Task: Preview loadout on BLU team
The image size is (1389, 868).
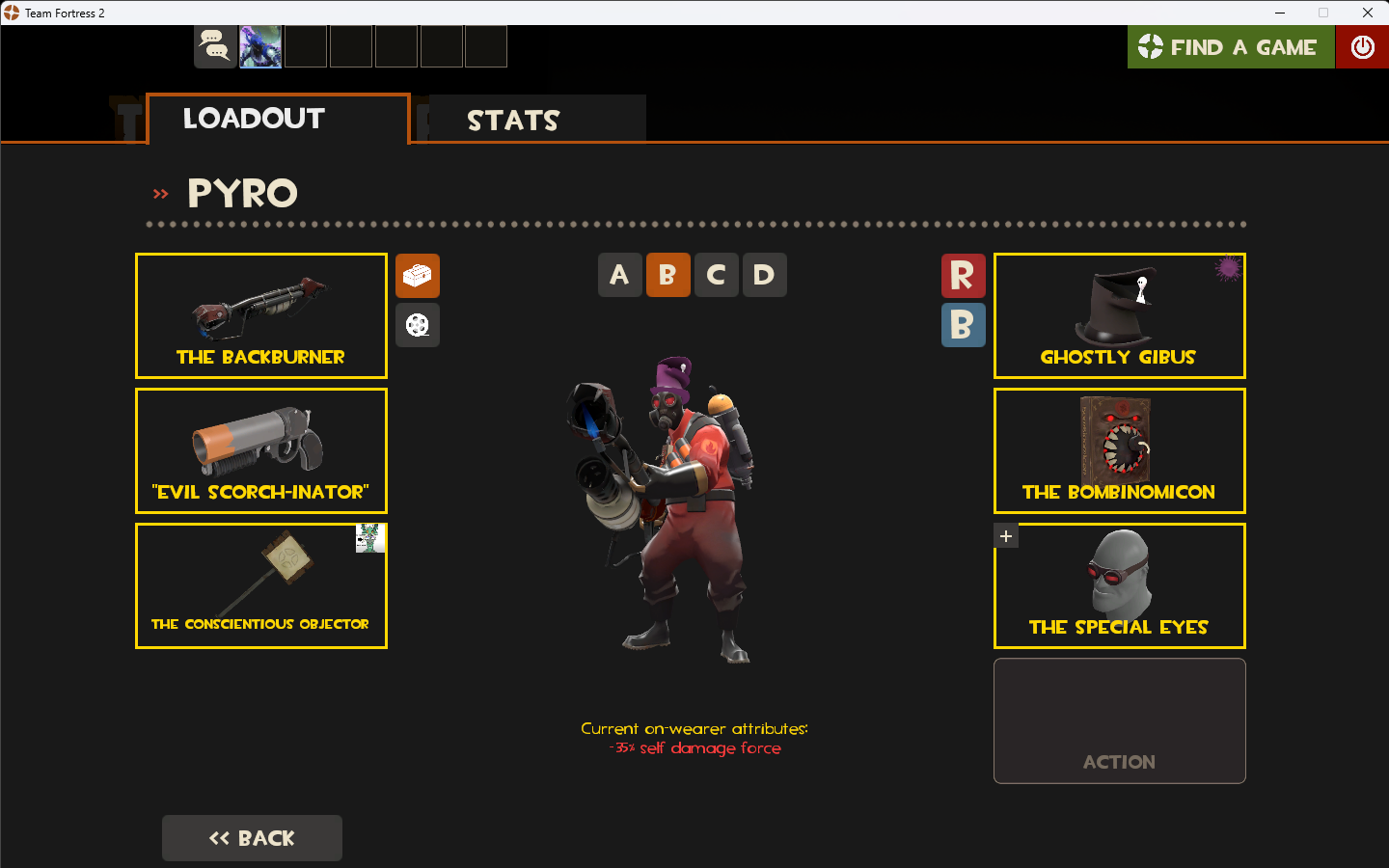Action: [x=963, y=325]
